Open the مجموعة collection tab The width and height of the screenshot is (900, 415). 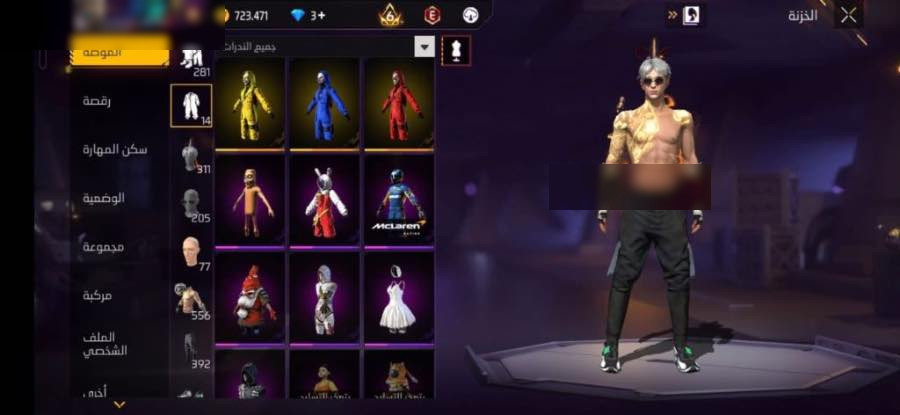click(x=103, y=247)
